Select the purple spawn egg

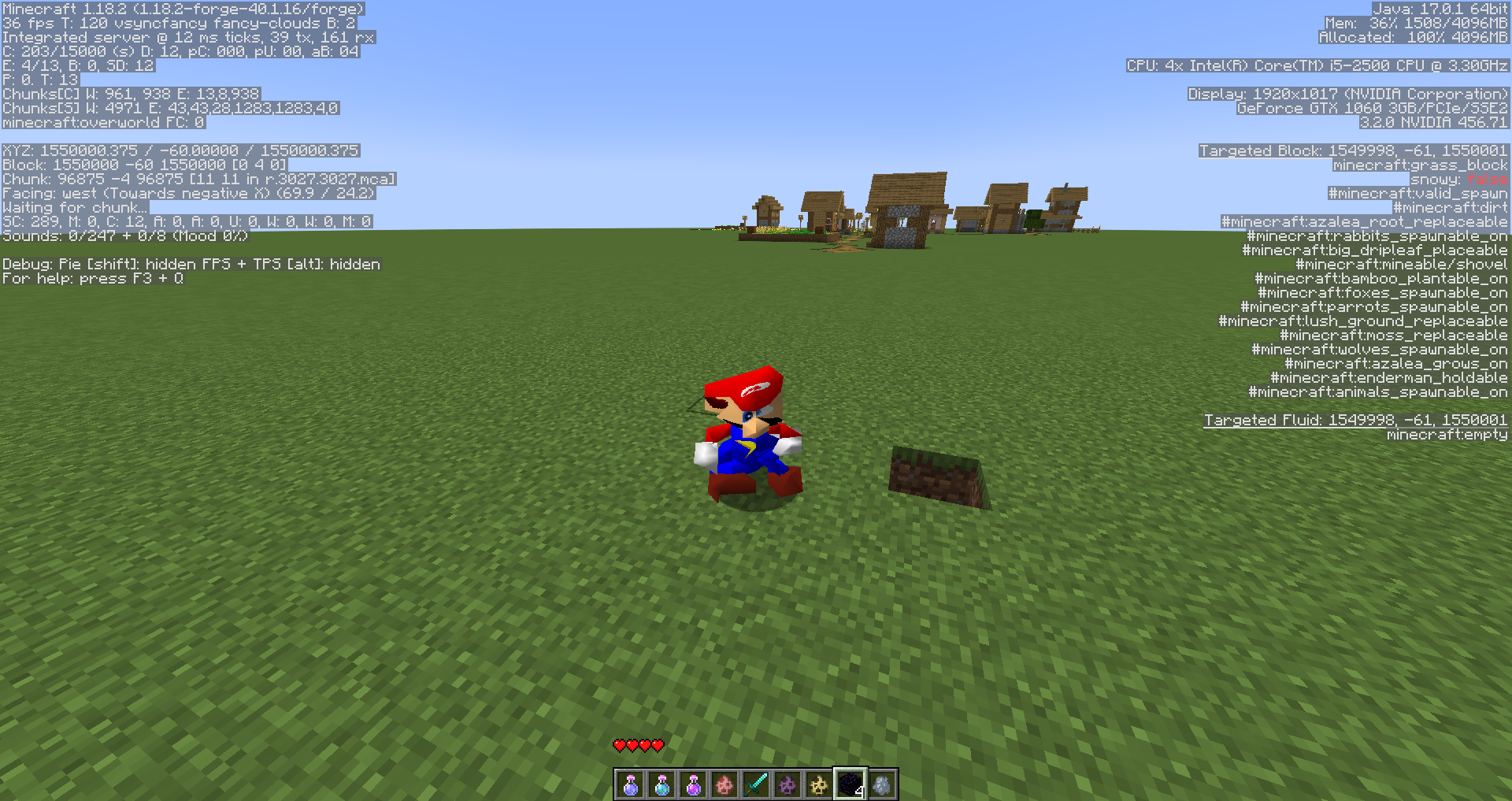(787, 783)
